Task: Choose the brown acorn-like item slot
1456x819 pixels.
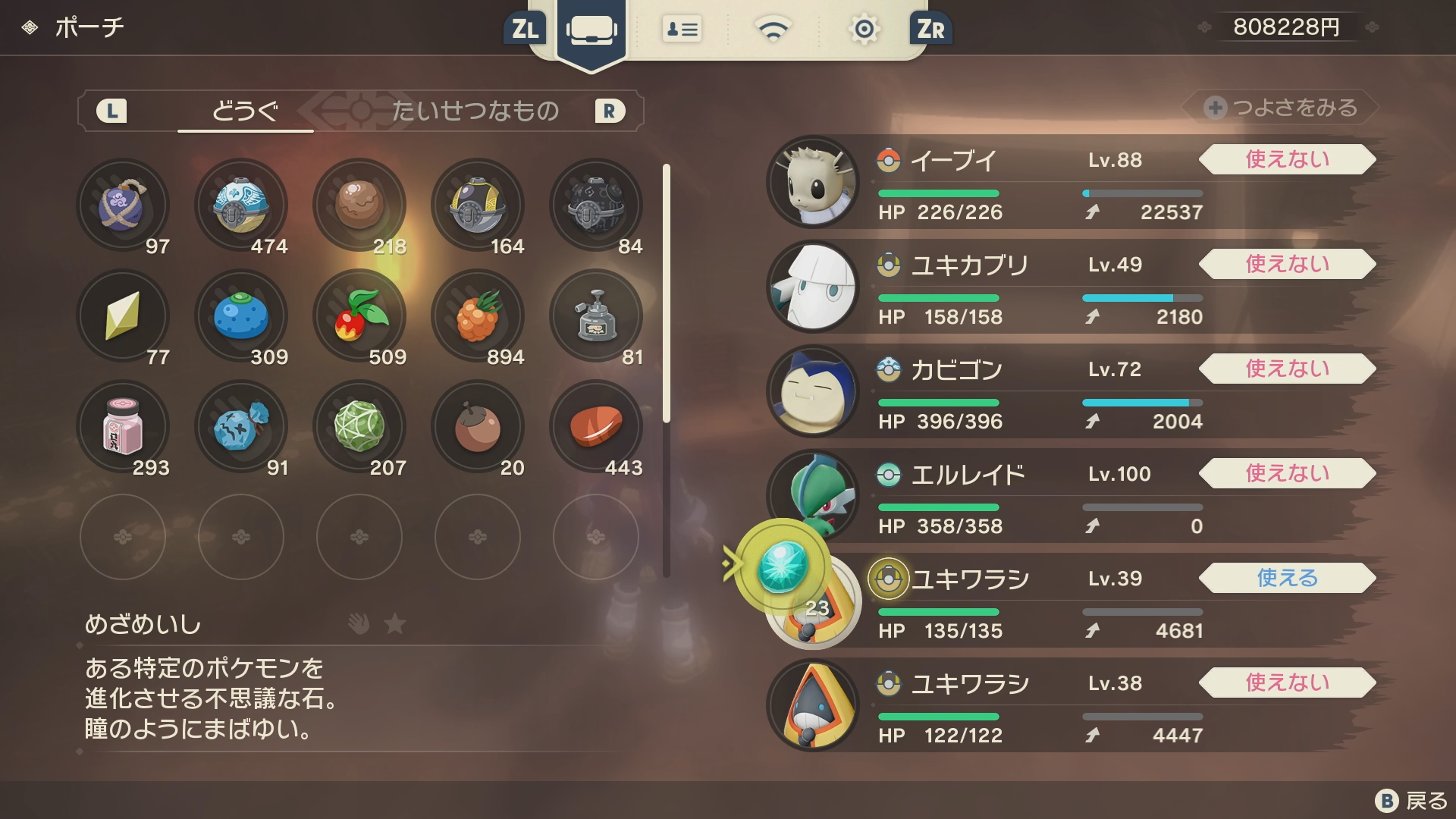Action: (x=478, y=427)
